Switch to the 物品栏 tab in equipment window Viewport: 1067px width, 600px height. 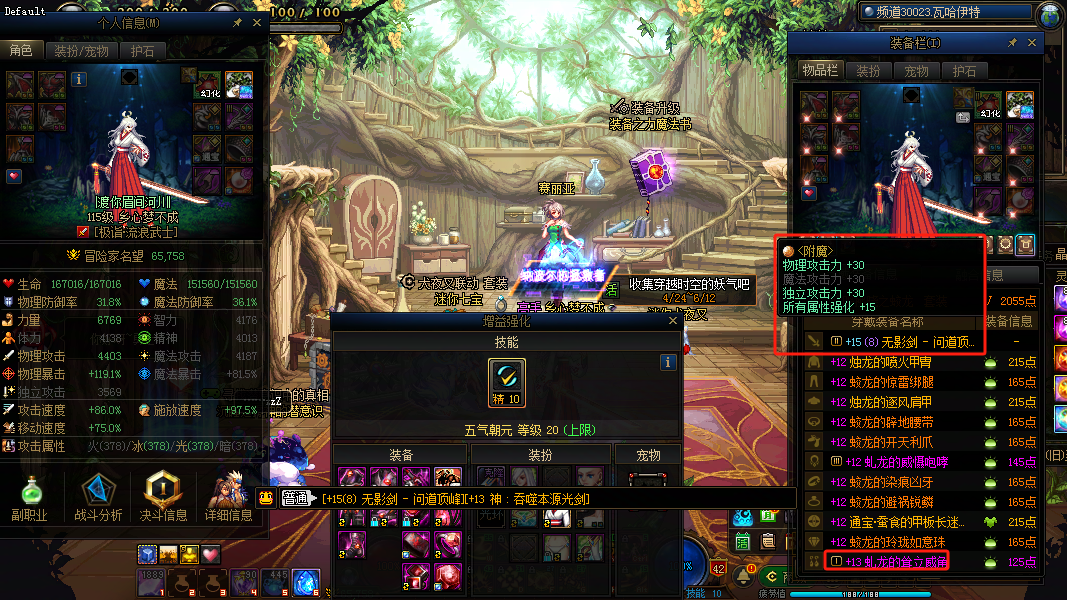tap(819, 71)
